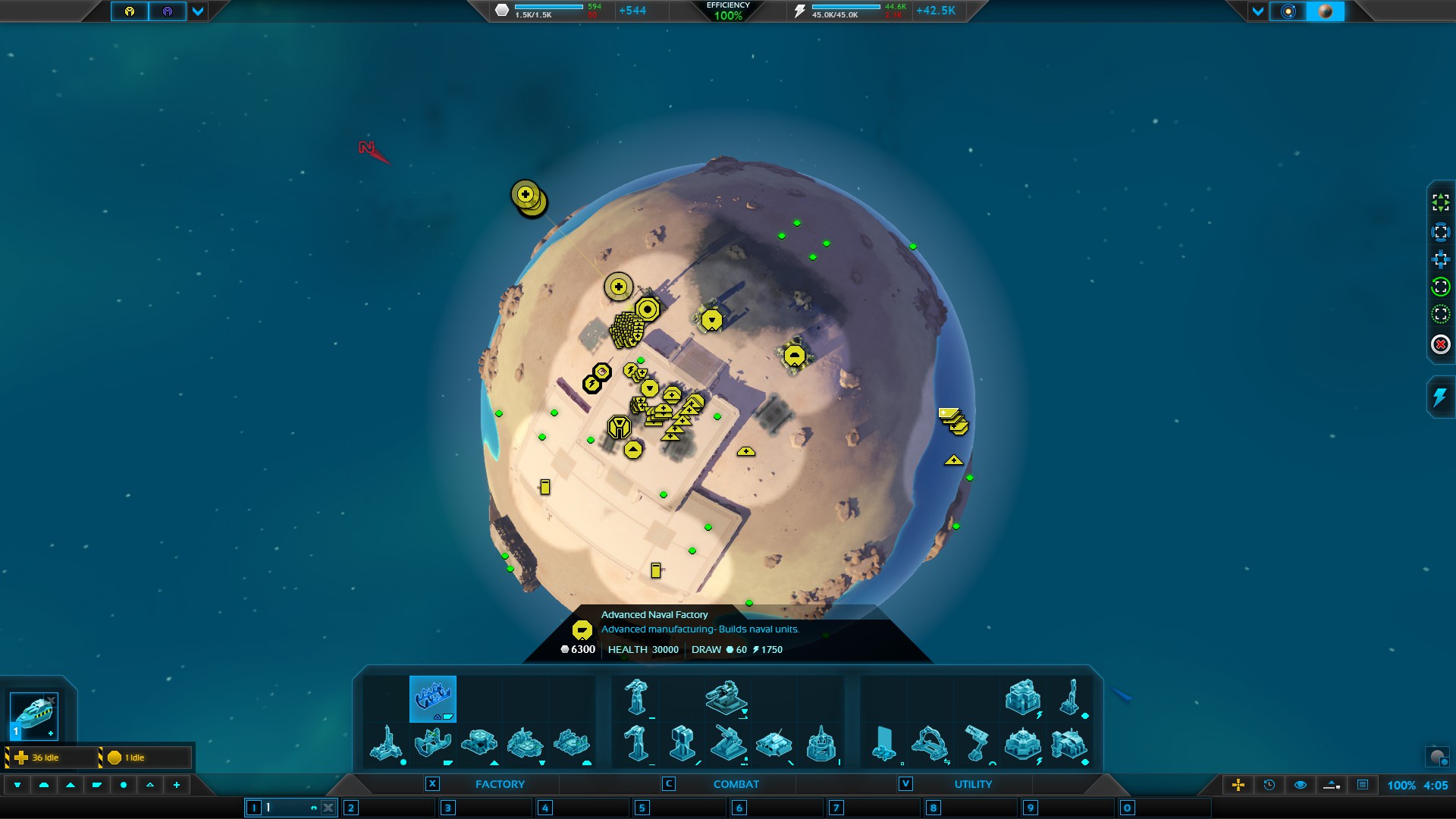Switch to the planet view button

[1326, 11]
